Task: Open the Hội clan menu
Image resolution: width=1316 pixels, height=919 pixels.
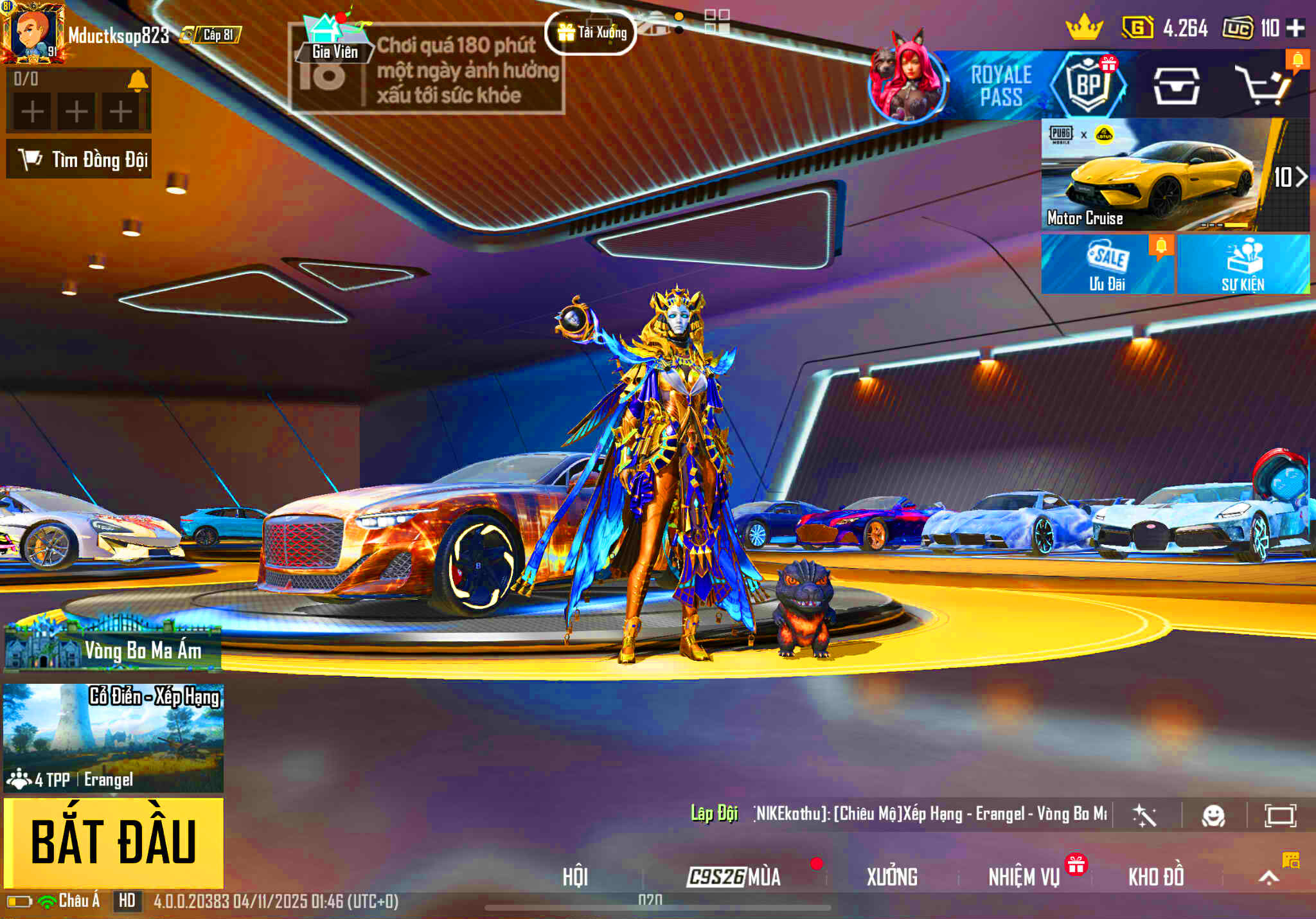Action: [x=575, y=877]
